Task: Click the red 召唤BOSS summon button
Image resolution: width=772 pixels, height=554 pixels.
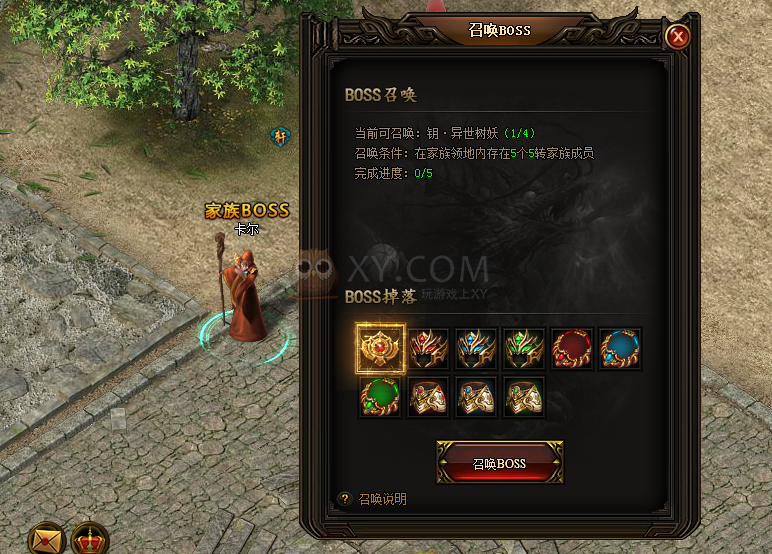Action: tap(499, 463)
